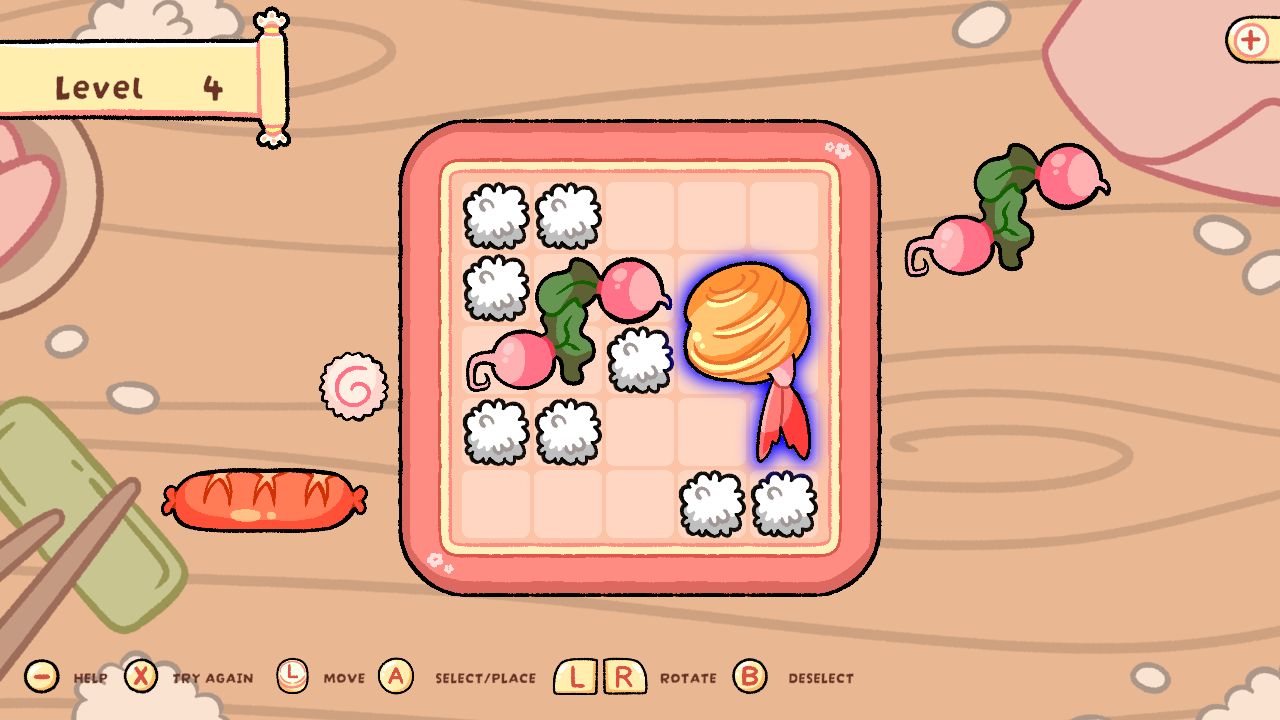The image size is (1280, 720).
Task: Click the L Rotate control button
Action: (x=573, y=676)
